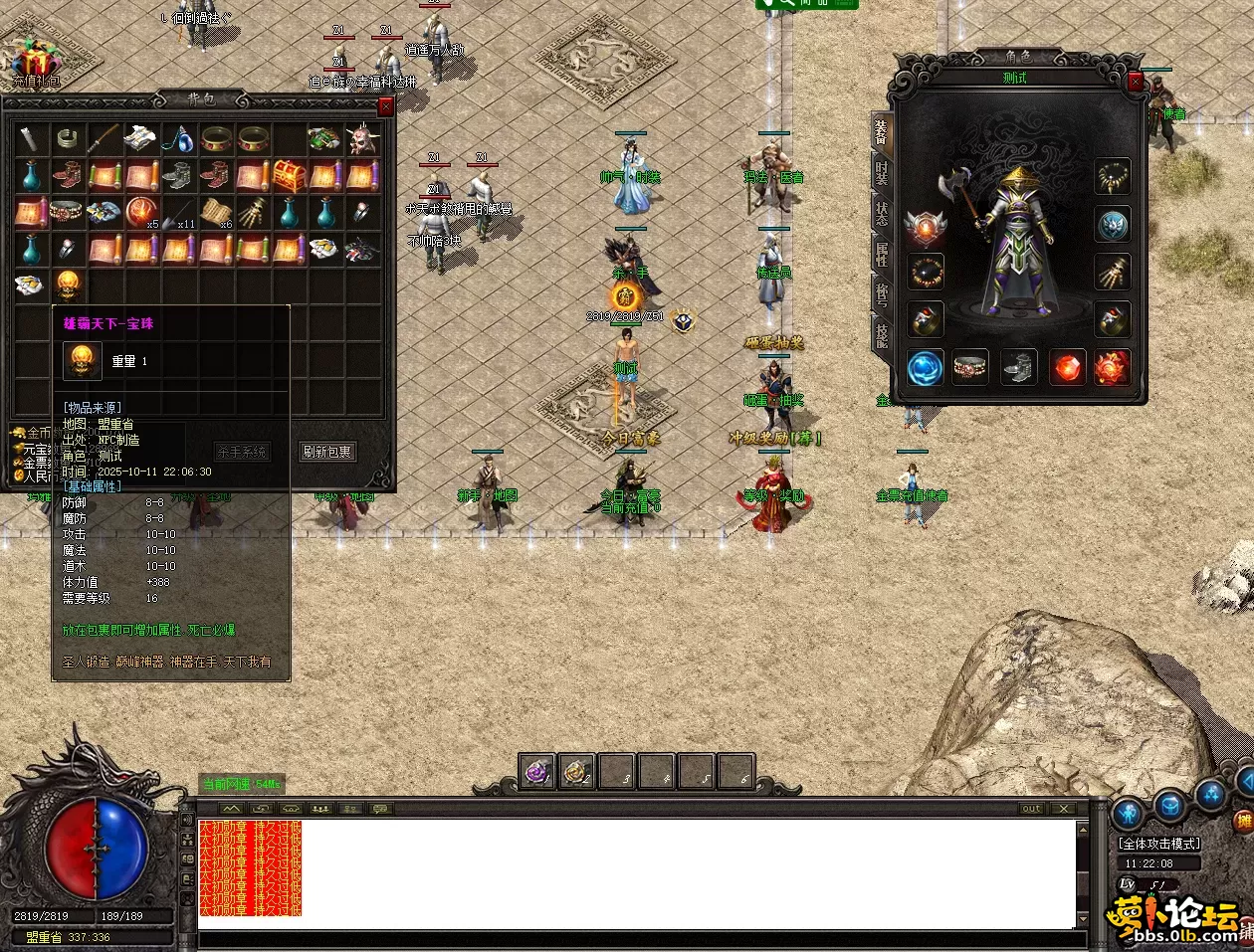
Task: Select the red treasure chest in backpack
Action: [x=289, y=176]
